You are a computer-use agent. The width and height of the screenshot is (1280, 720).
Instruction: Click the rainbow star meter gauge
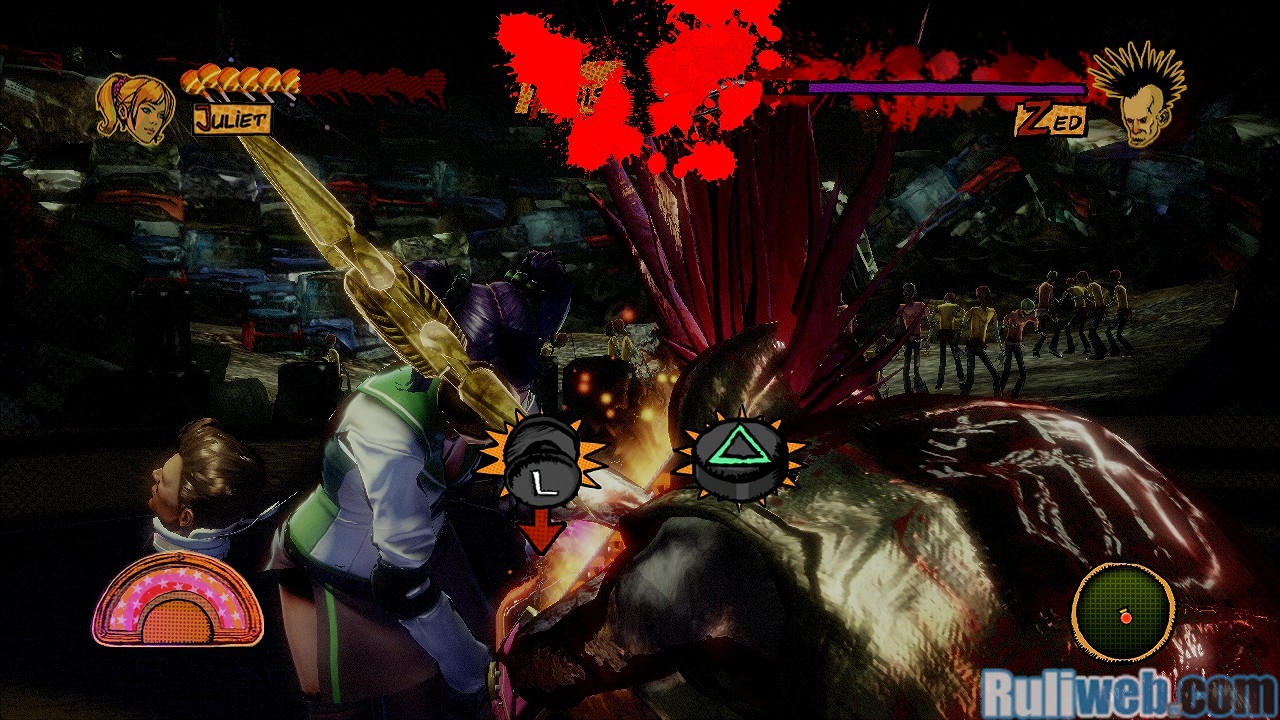(x=177, y=601)
